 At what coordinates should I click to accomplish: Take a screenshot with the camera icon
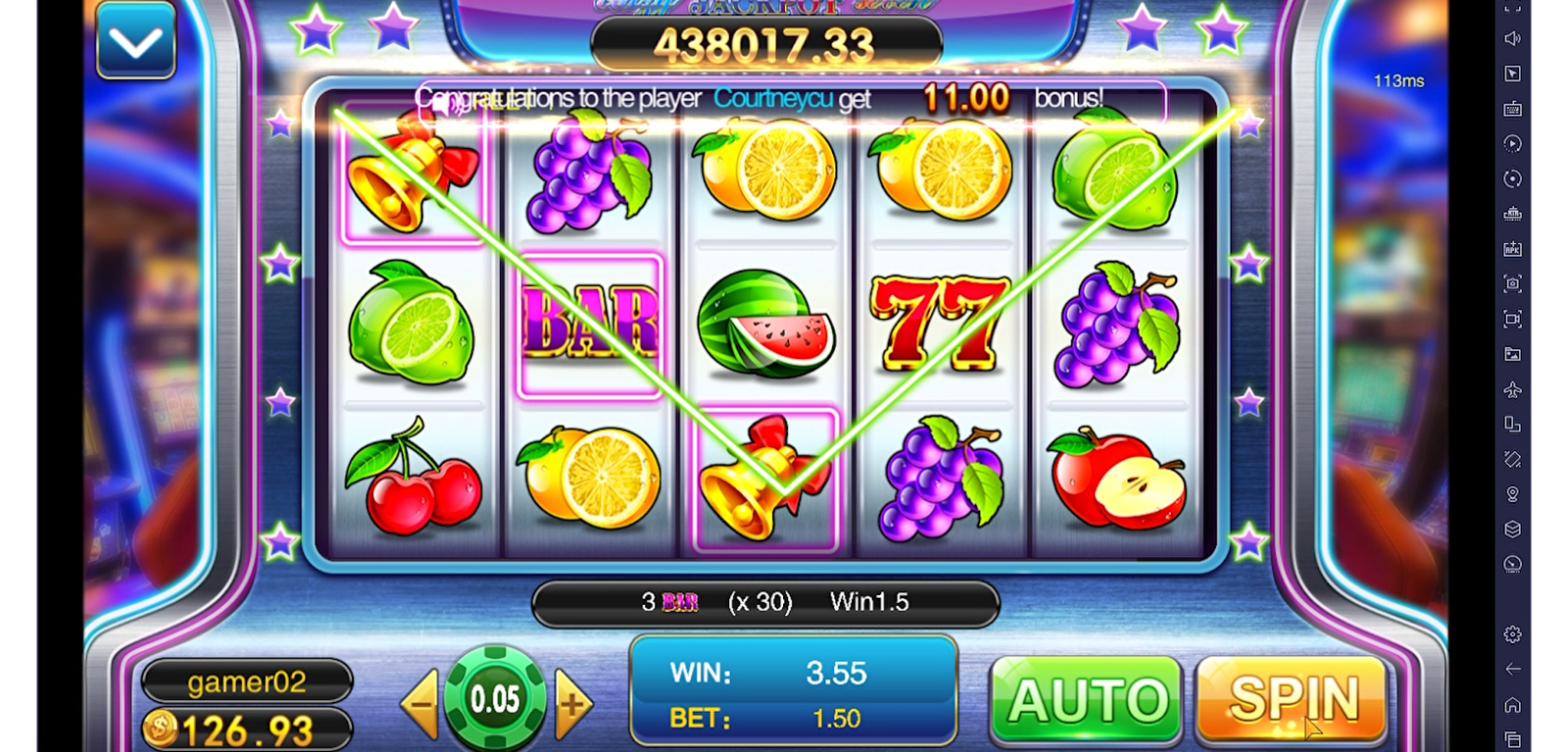click(1513, 284)
